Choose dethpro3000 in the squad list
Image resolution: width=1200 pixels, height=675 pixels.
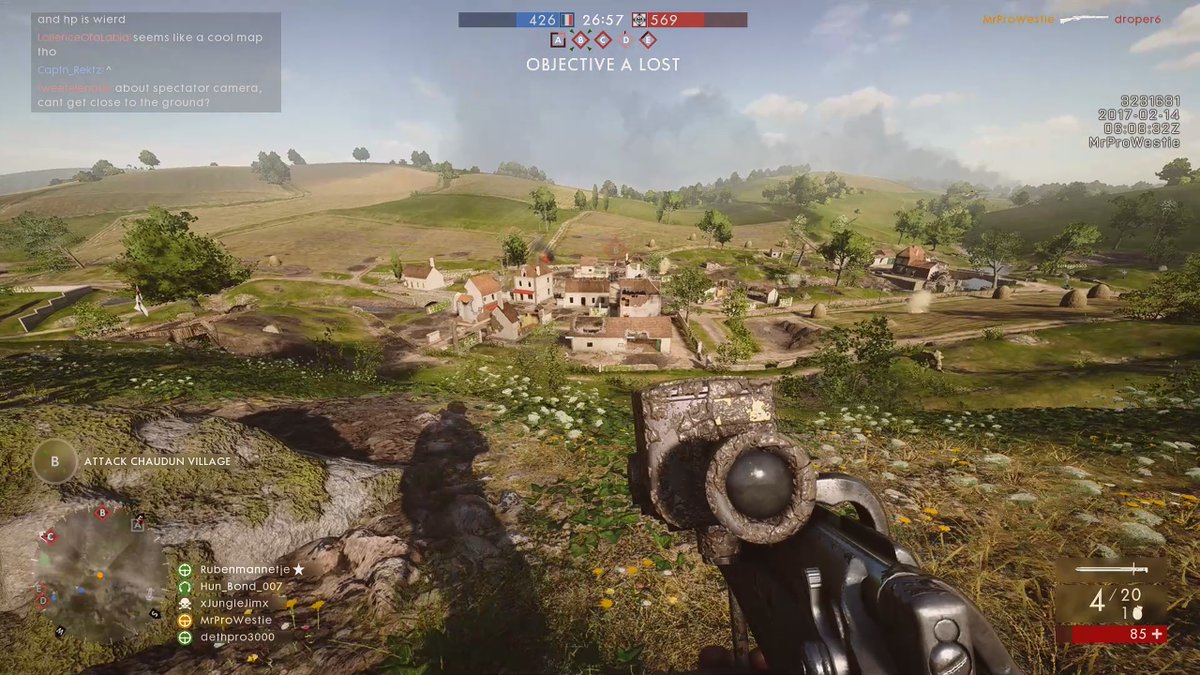click(x=236, y=637)
